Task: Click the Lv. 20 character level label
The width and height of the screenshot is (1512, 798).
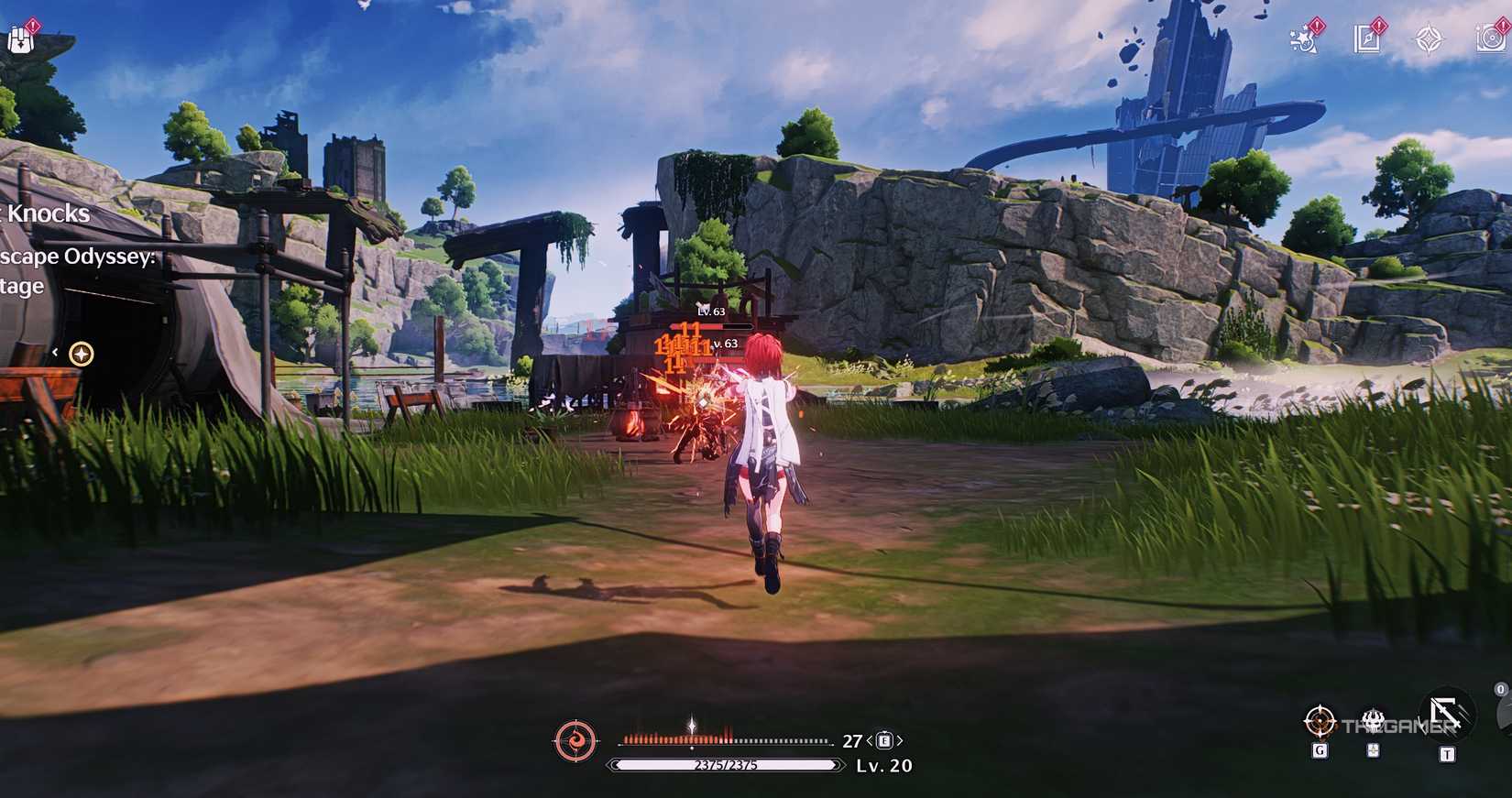Action: [x=882, y=766]
